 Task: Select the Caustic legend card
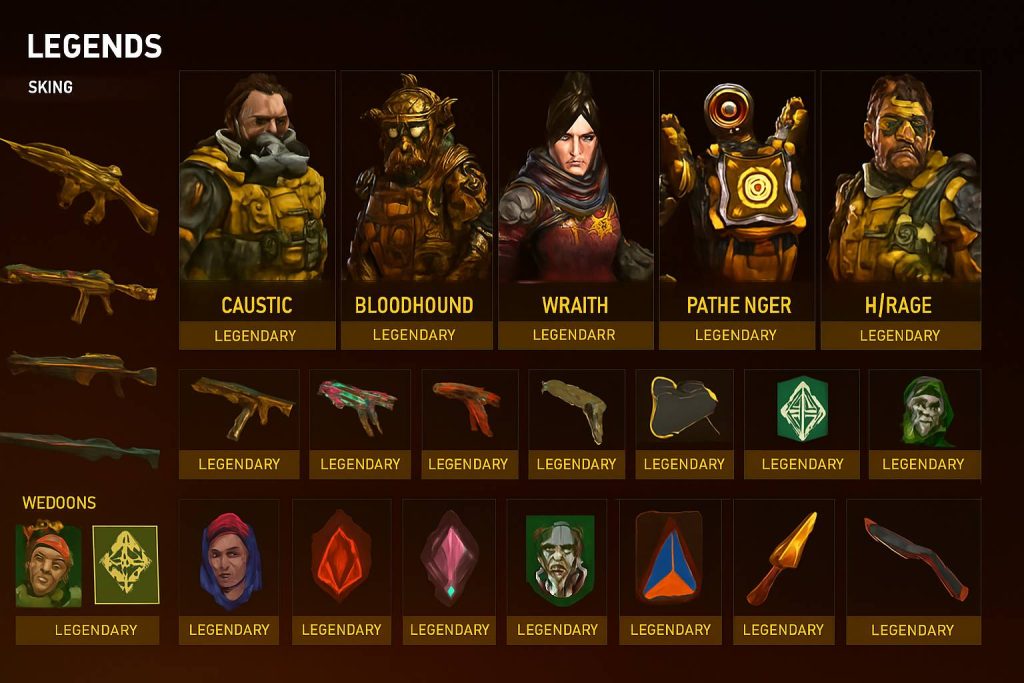pyautogui.click(x=256, y=210)
